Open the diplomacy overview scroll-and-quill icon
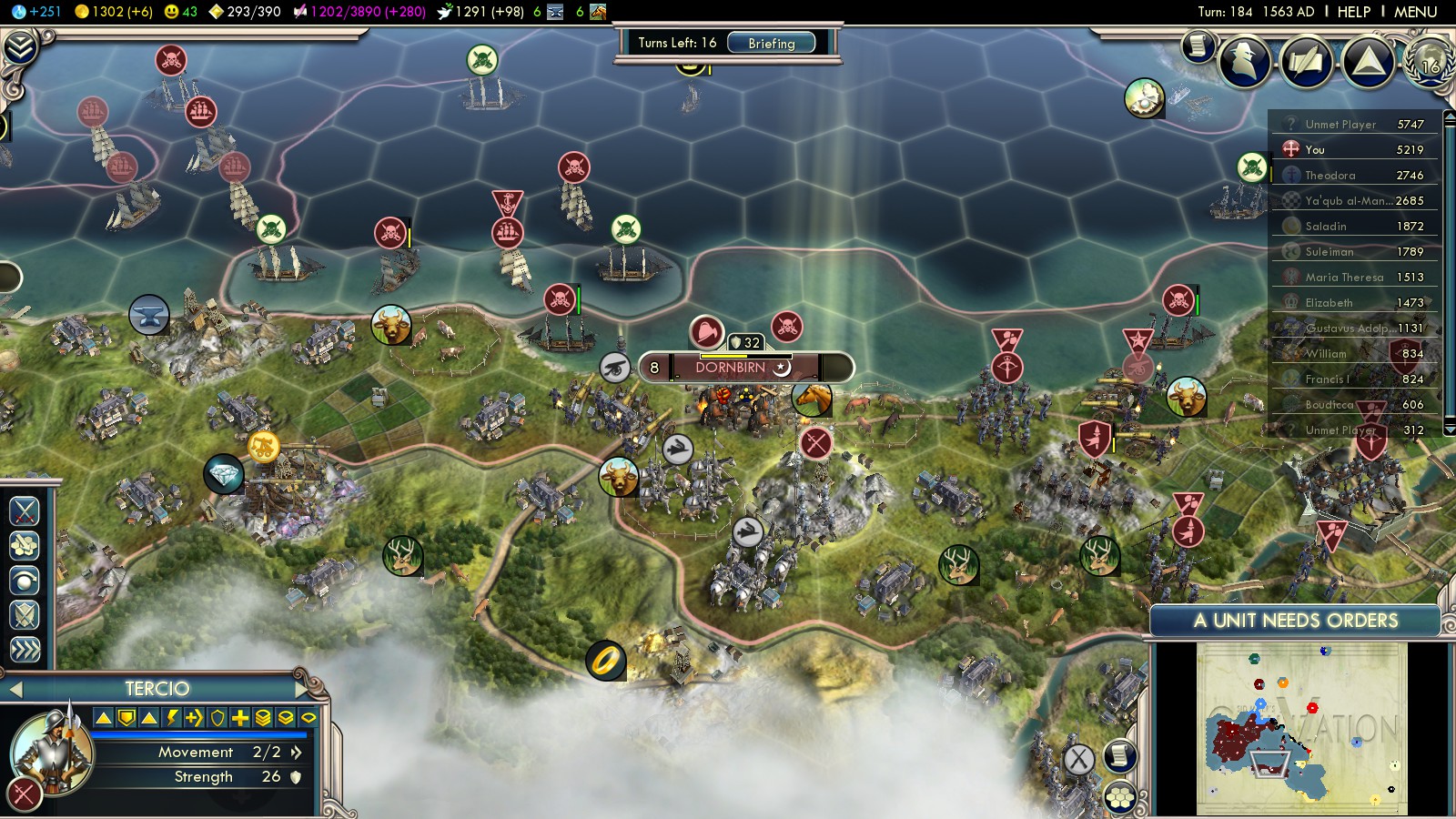Image resolution: width=1456 pixels, height=819 pixels. tap(1307, 62)
